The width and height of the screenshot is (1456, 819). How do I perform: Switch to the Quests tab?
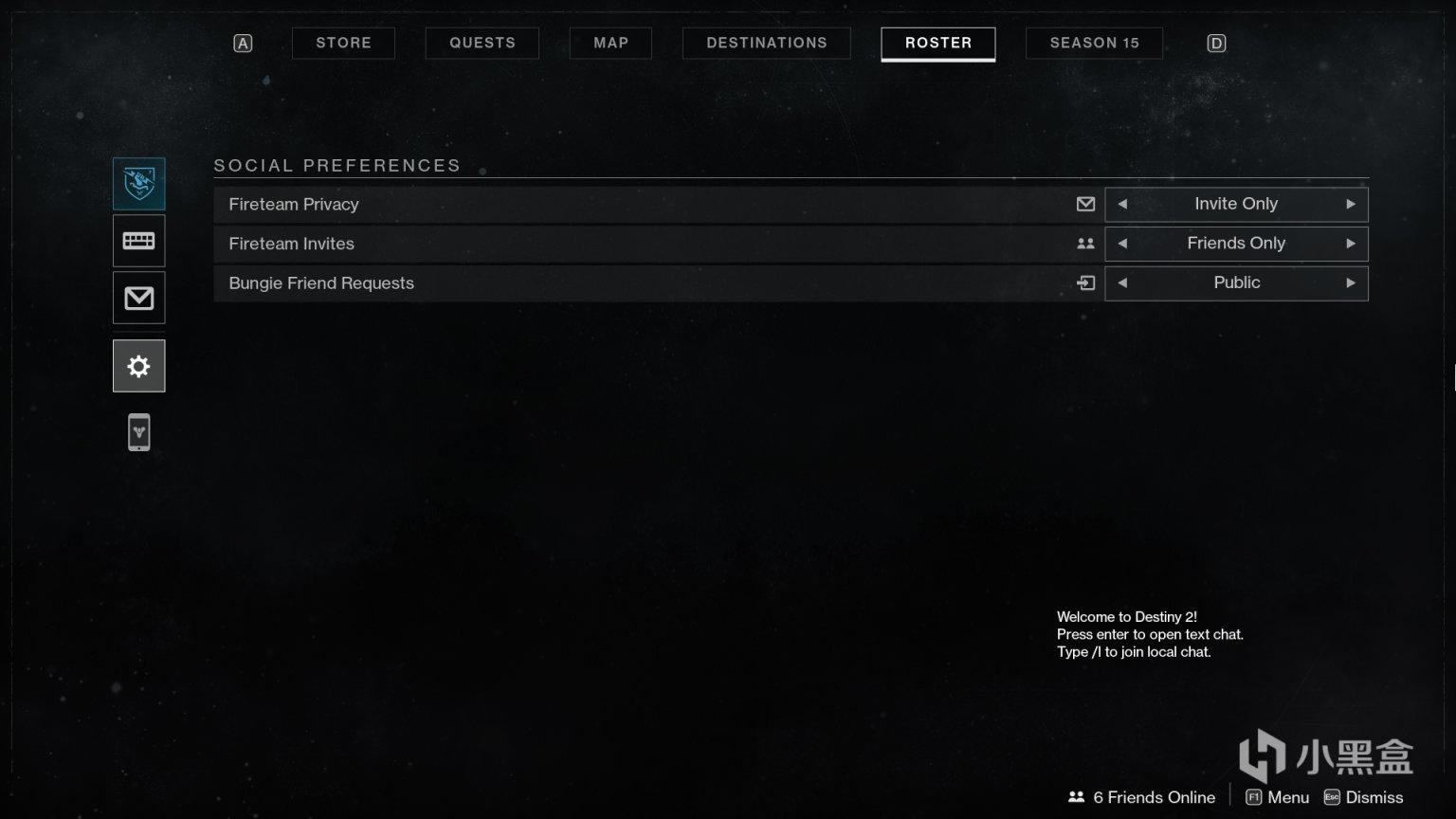482,43
